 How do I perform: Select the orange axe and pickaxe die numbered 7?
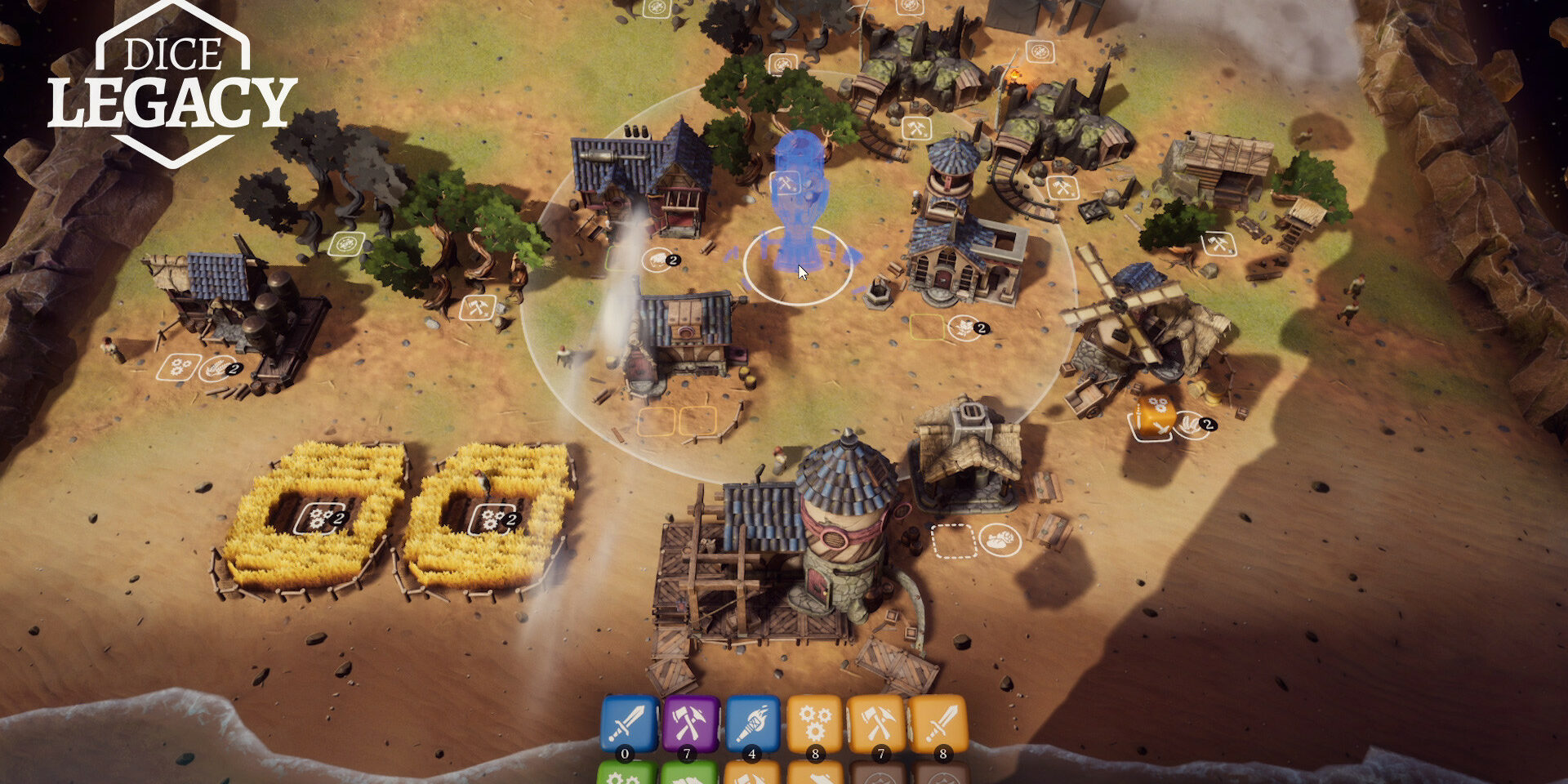tap(875, 722)
